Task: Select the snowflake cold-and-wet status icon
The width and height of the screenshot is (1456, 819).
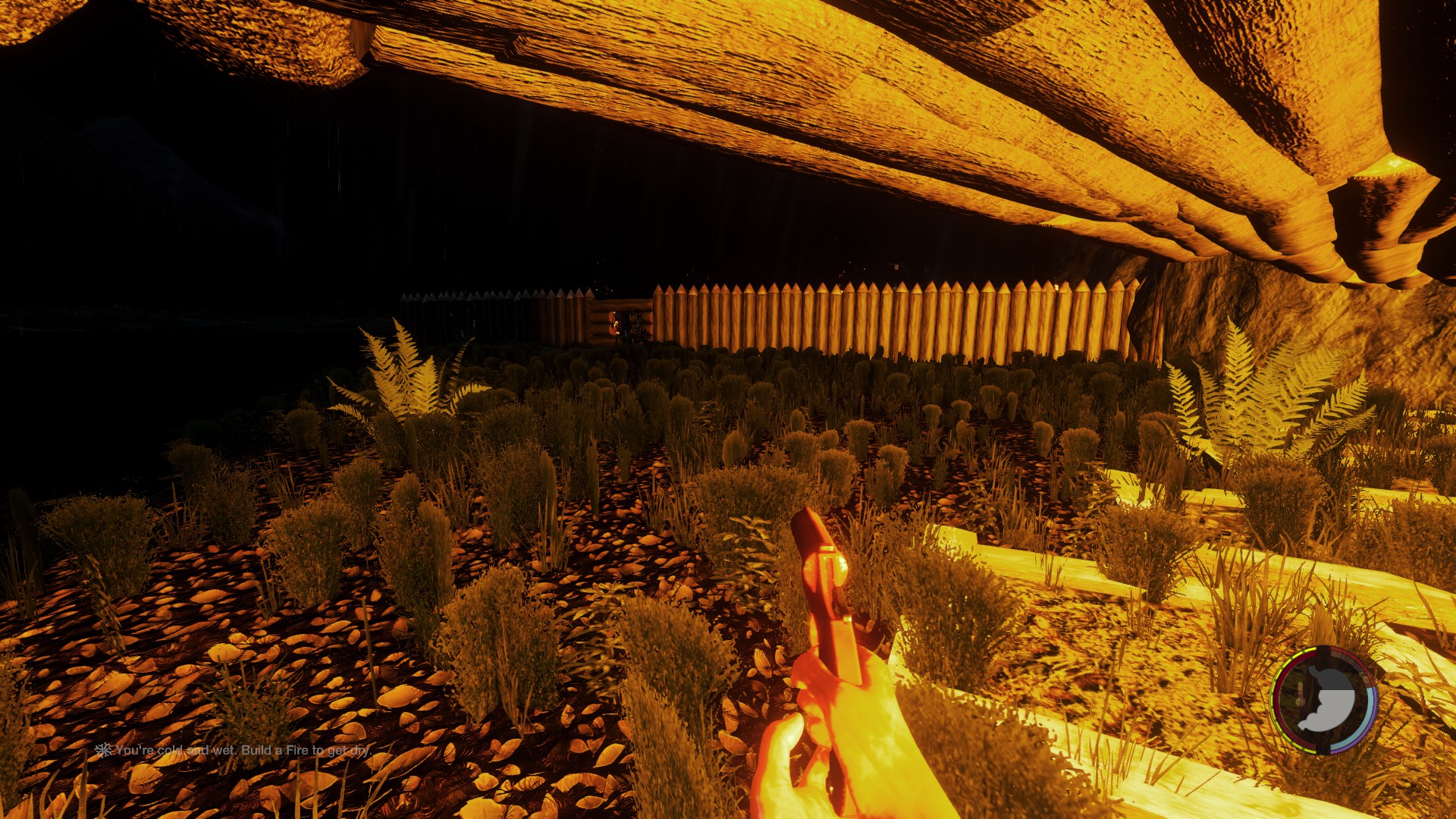Action: pyautogui.click(x=103, y=750)
